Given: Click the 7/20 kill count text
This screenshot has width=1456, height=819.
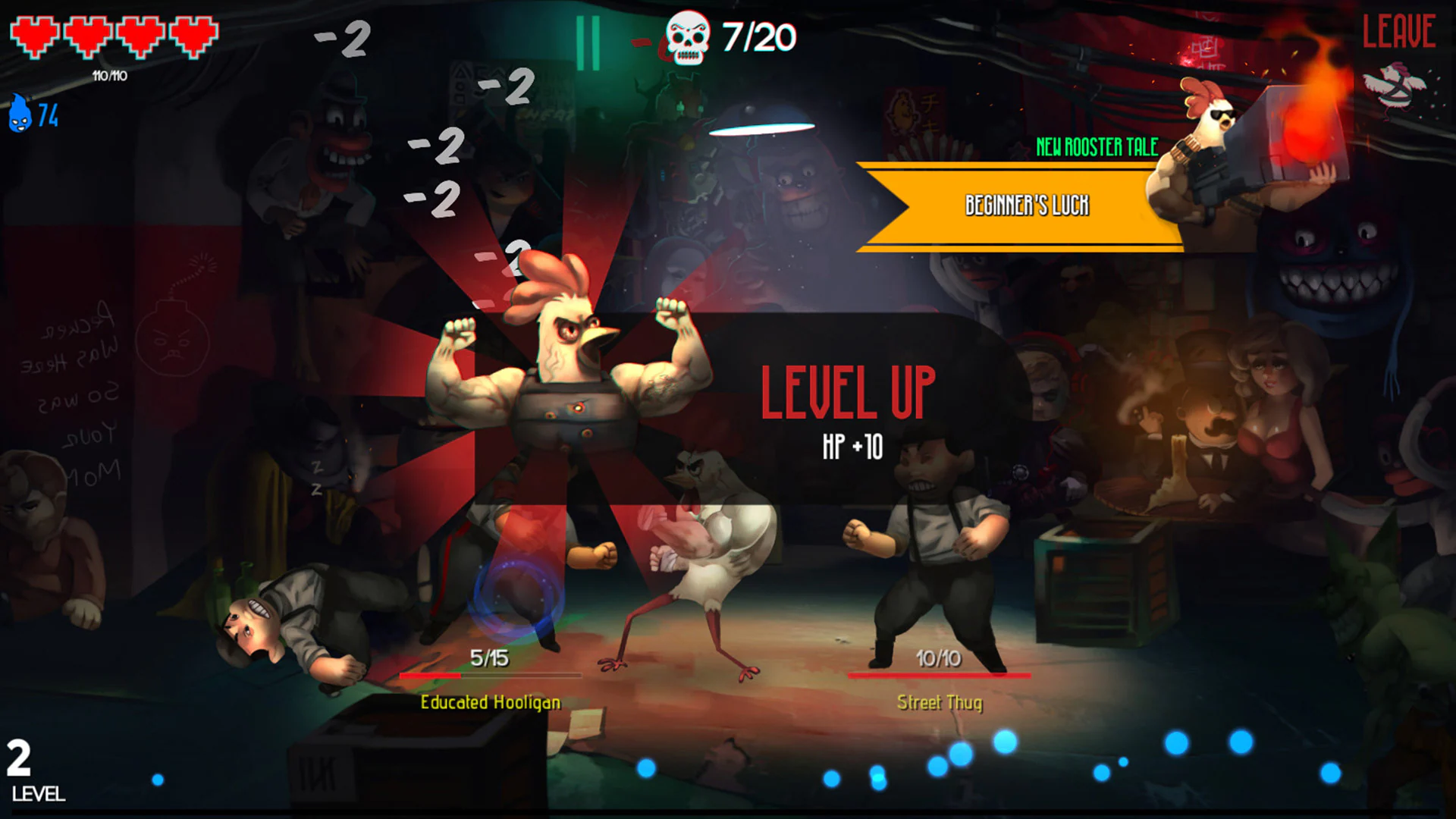Looking at the screenshot, I should tap(758, 34).
